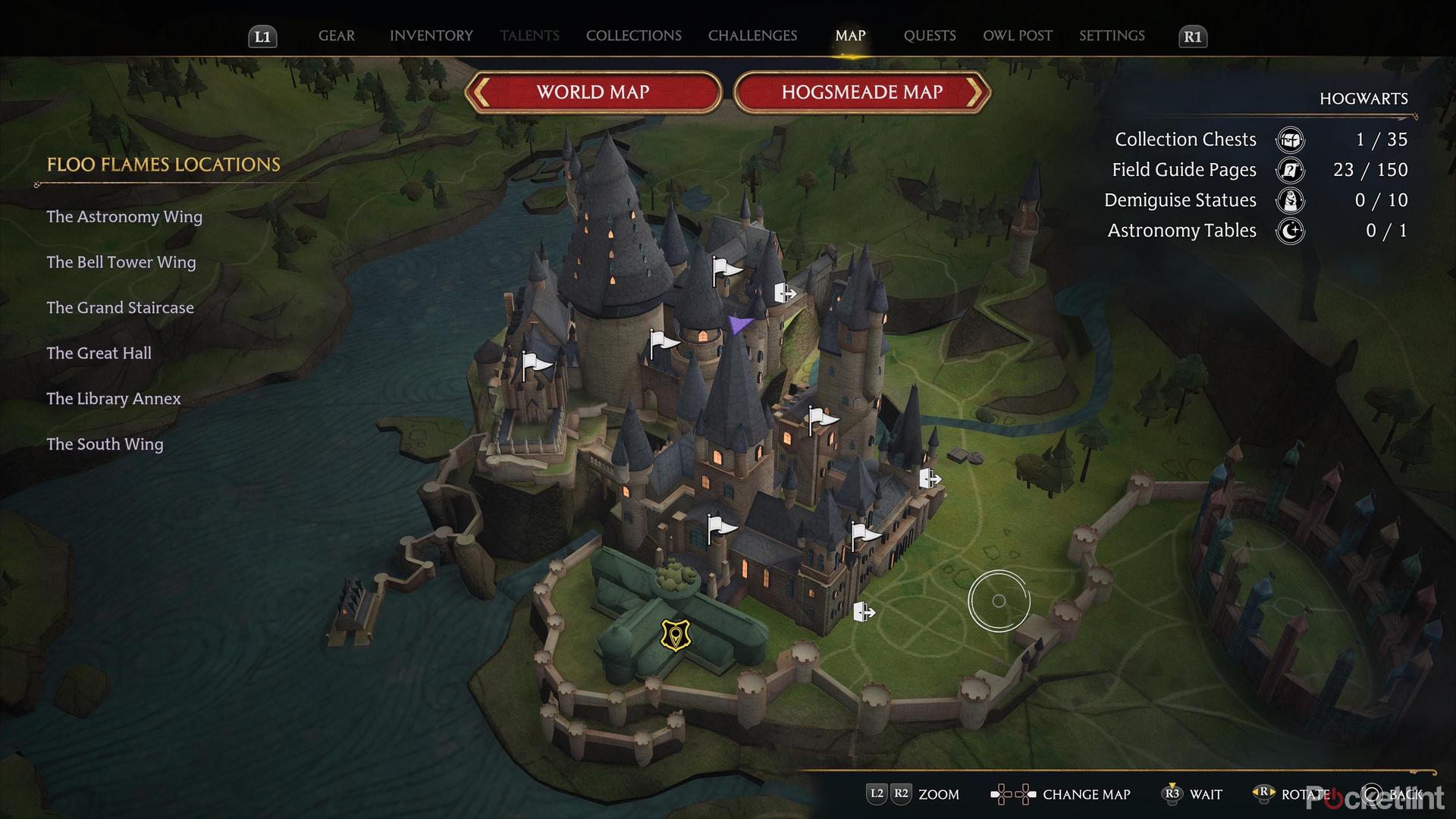The height and width of the screenshot is (819, 1456).
Task: Switch to the Inventory tab
Action: coord(431,36)
